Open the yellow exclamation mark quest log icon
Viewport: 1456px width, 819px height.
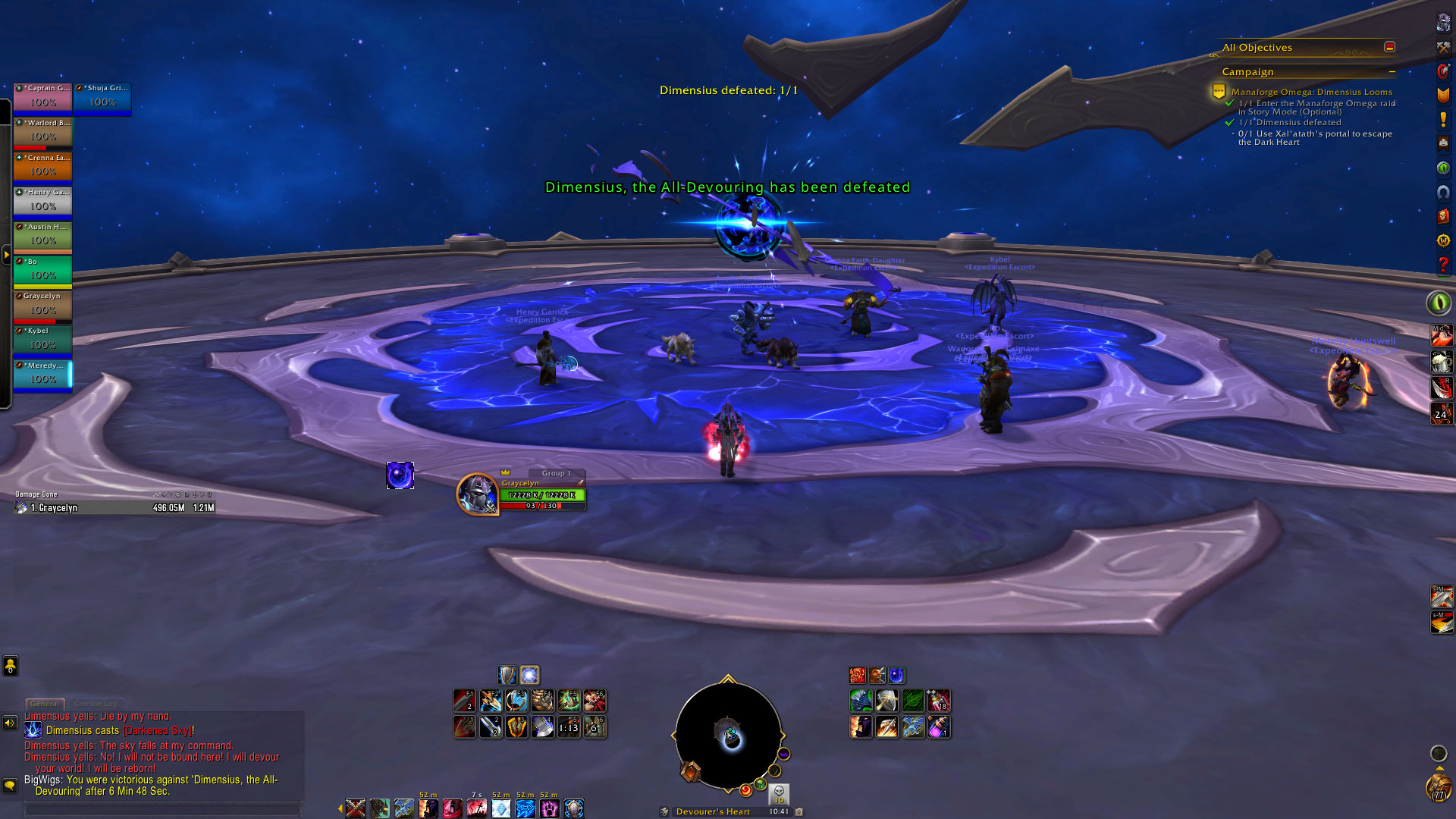pos(1443,119)
